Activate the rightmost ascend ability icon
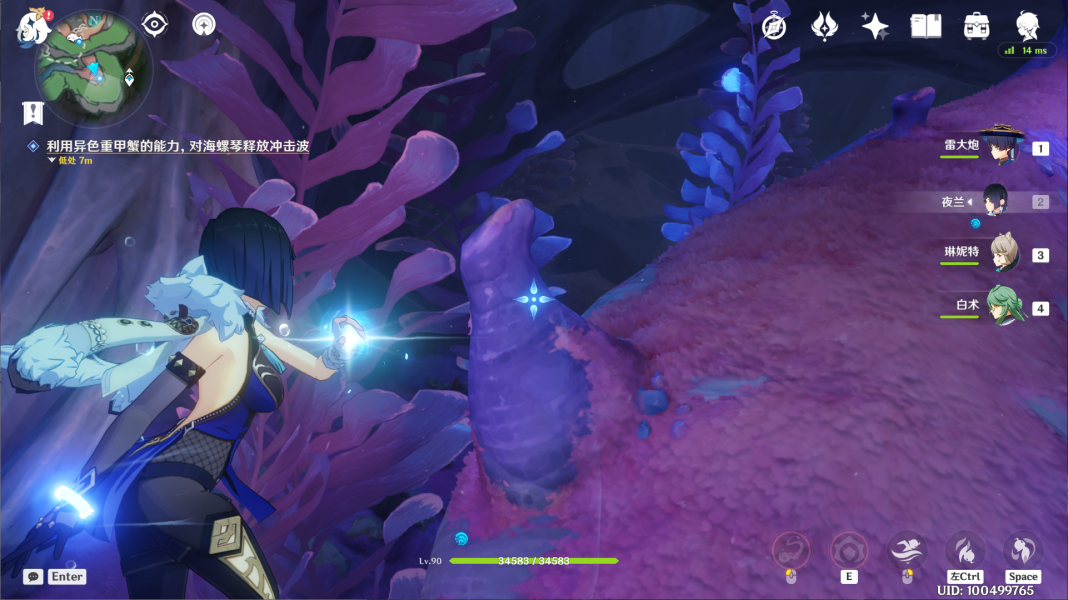 (1022, 550)
